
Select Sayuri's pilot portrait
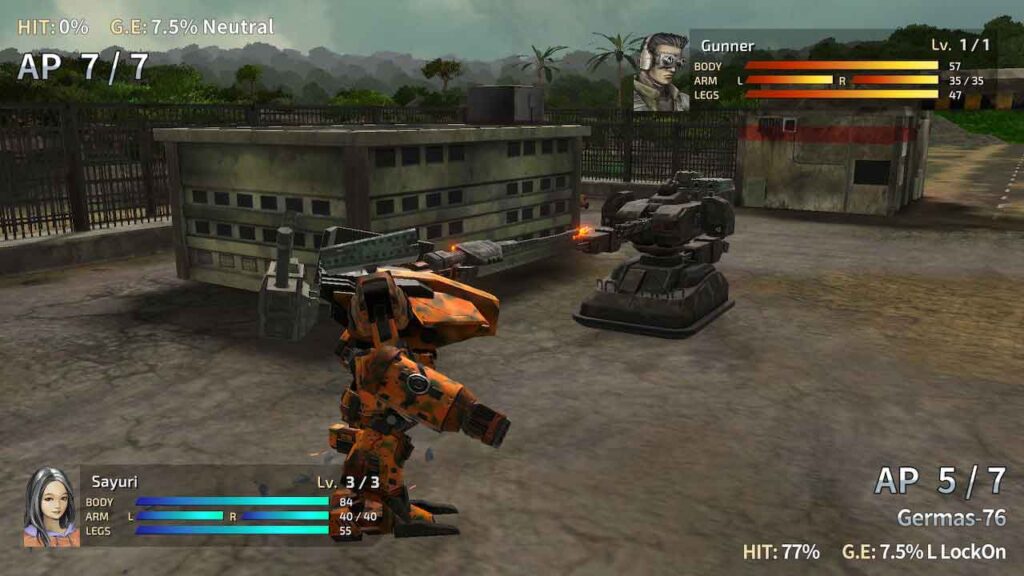click(51, 507)
